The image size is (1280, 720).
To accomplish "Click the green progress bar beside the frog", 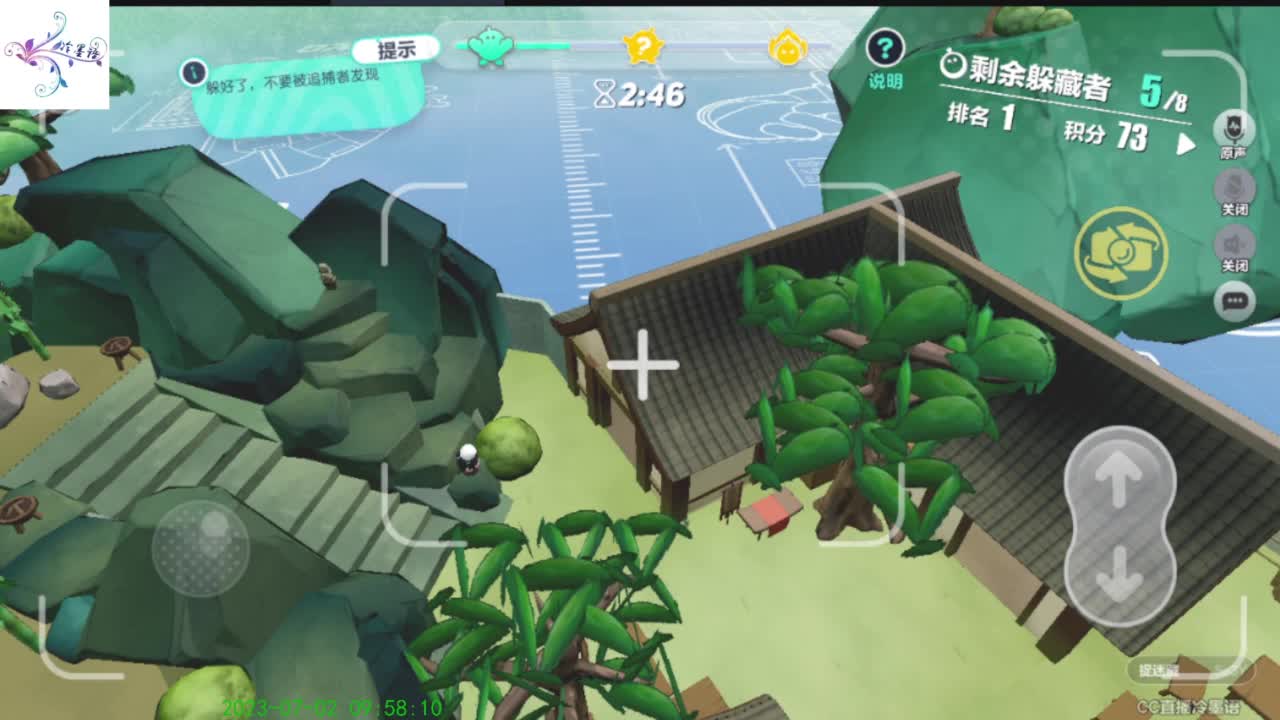I will [x=545, y=45].
